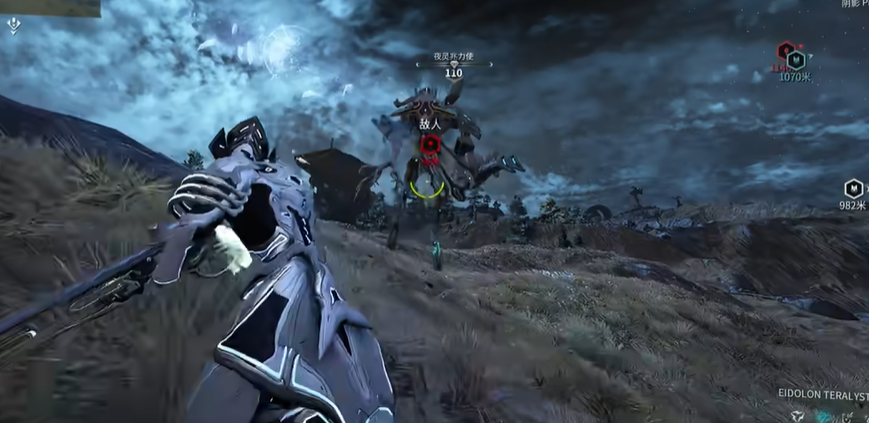This screenshot has width=869, height=423.
Task: Click the M waypoint marker at 982米
Action: pos(852,188)
